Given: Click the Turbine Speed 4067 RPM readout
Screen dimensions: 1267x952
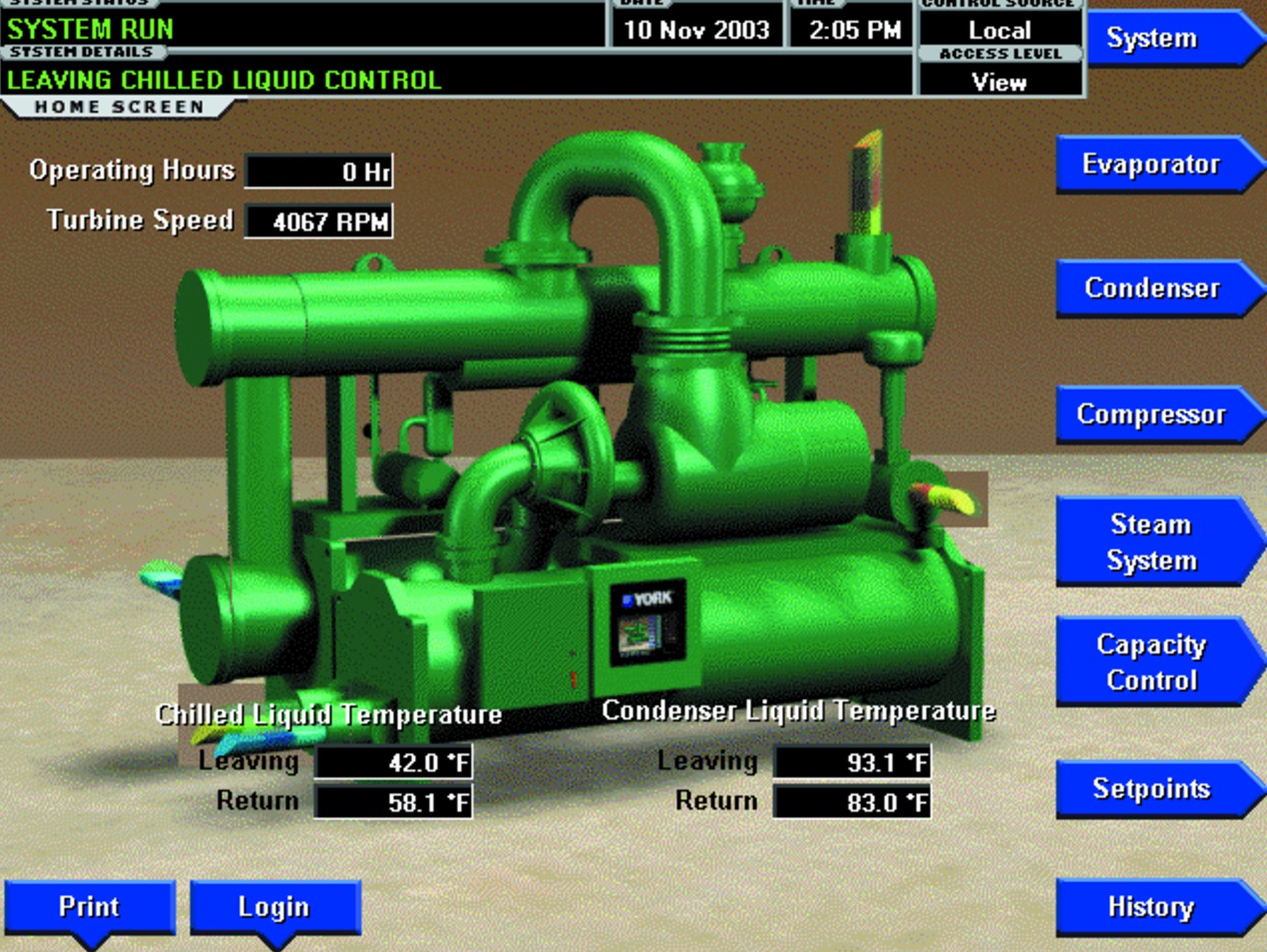Looking at the screenshot, I should coord(319,219).
